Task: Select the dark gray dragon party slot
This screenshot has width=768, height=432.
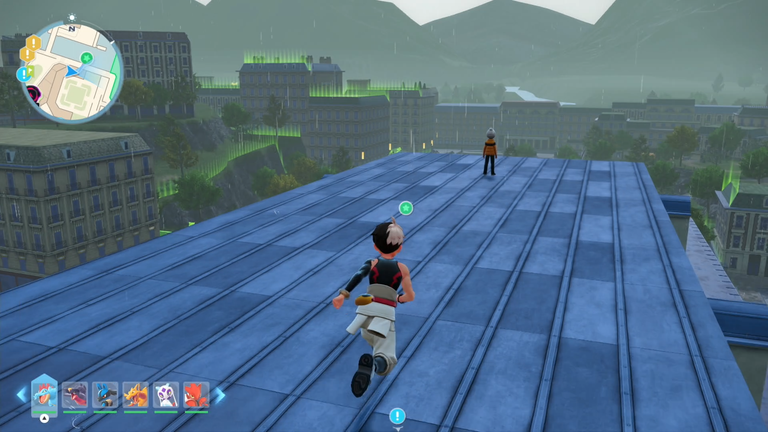Action: [75, 395]
